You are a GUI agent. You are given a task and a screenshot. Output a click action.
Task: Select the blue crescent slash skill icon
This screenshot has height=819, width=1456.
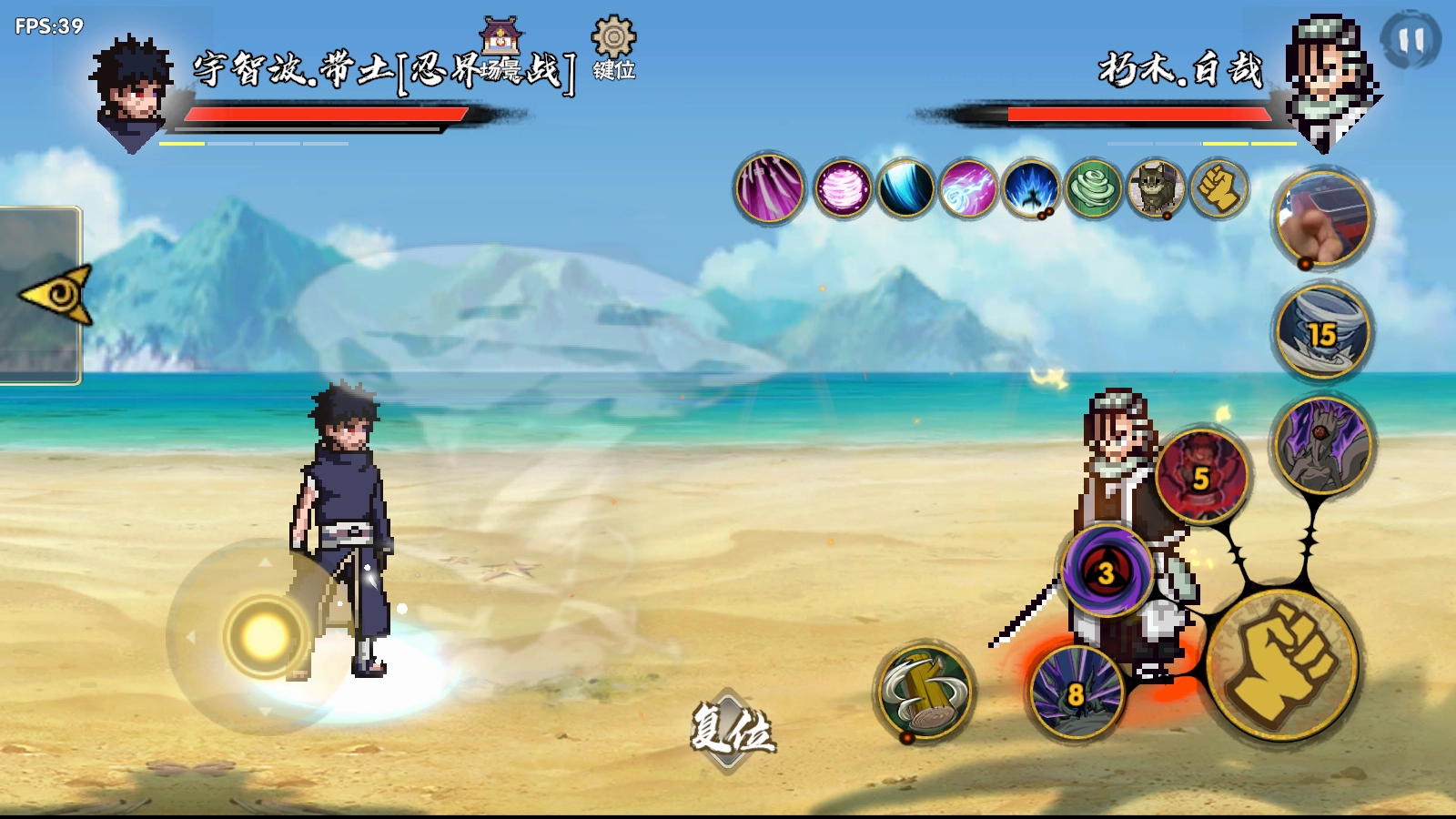906,189
